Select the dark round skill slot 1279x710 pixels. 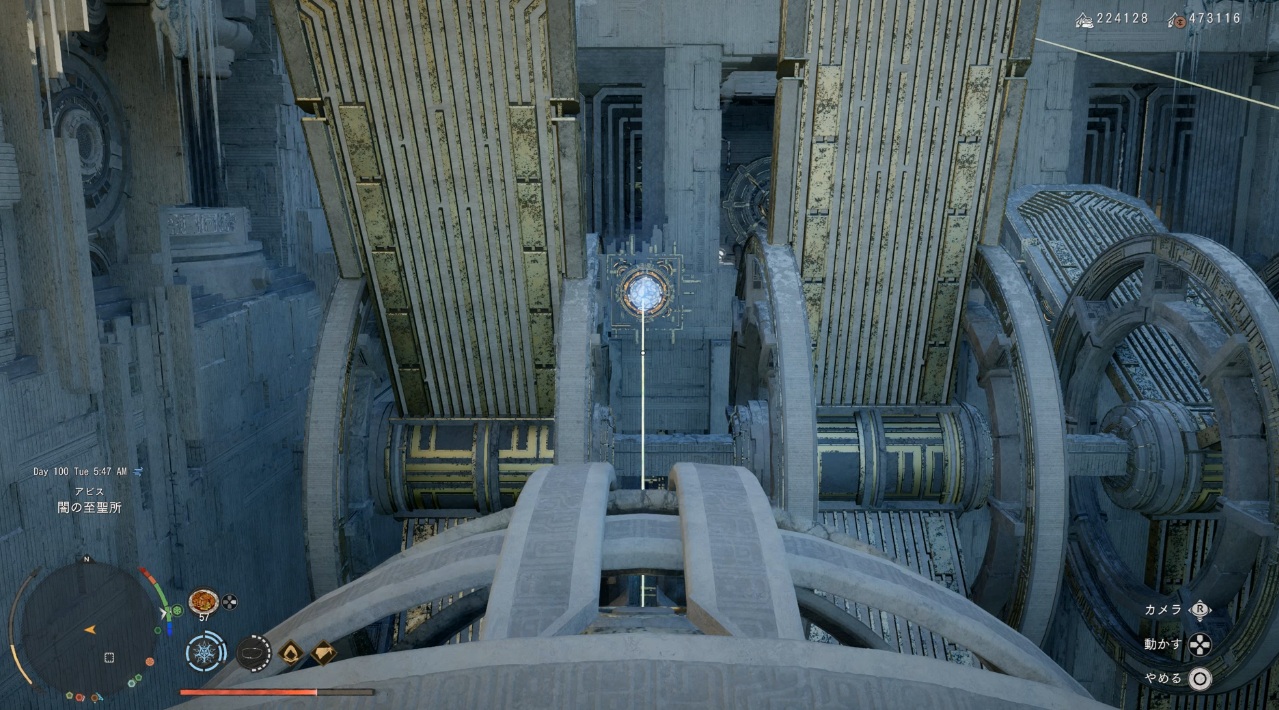tap(253, 653)
